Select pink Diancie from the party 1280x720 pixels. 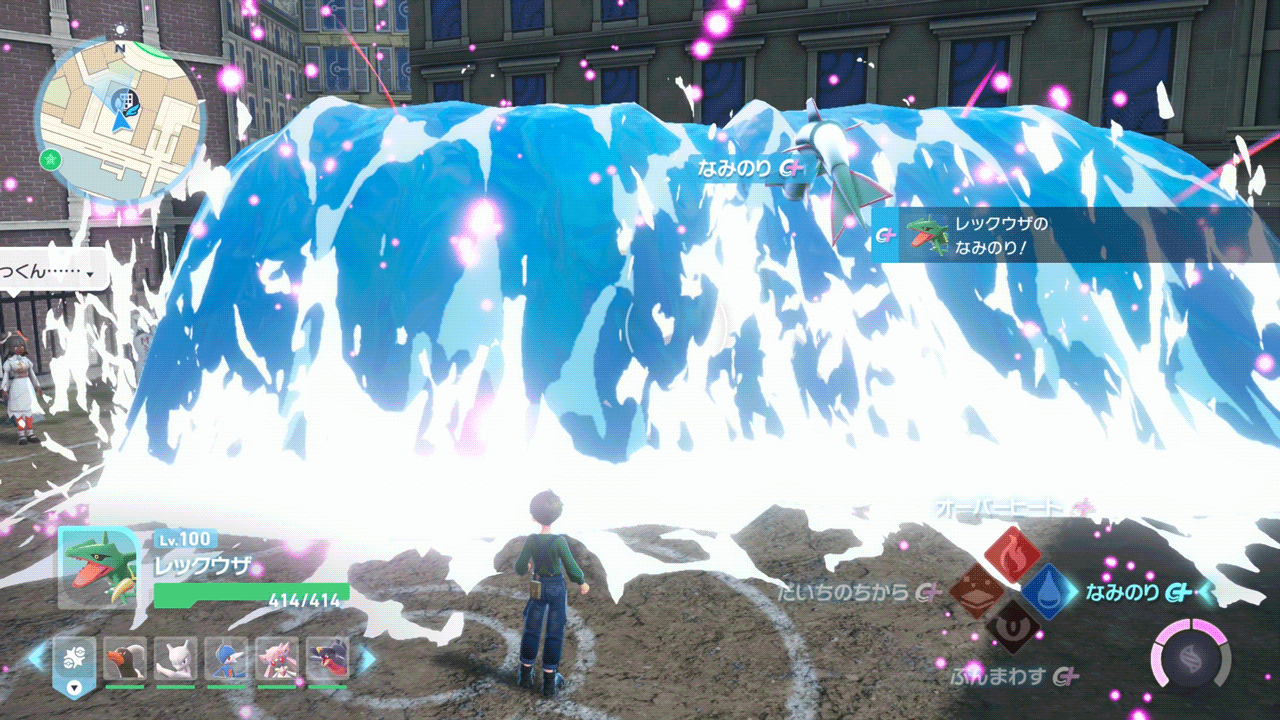tap(276, 659)
